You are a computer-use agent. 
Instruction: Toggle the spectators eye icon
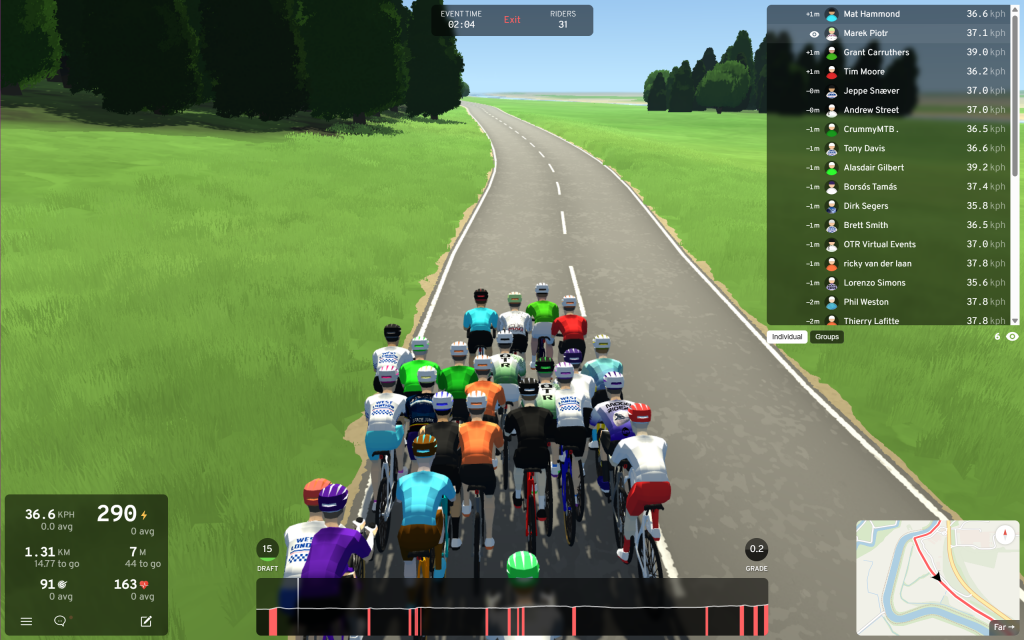tap(1012, 337)
